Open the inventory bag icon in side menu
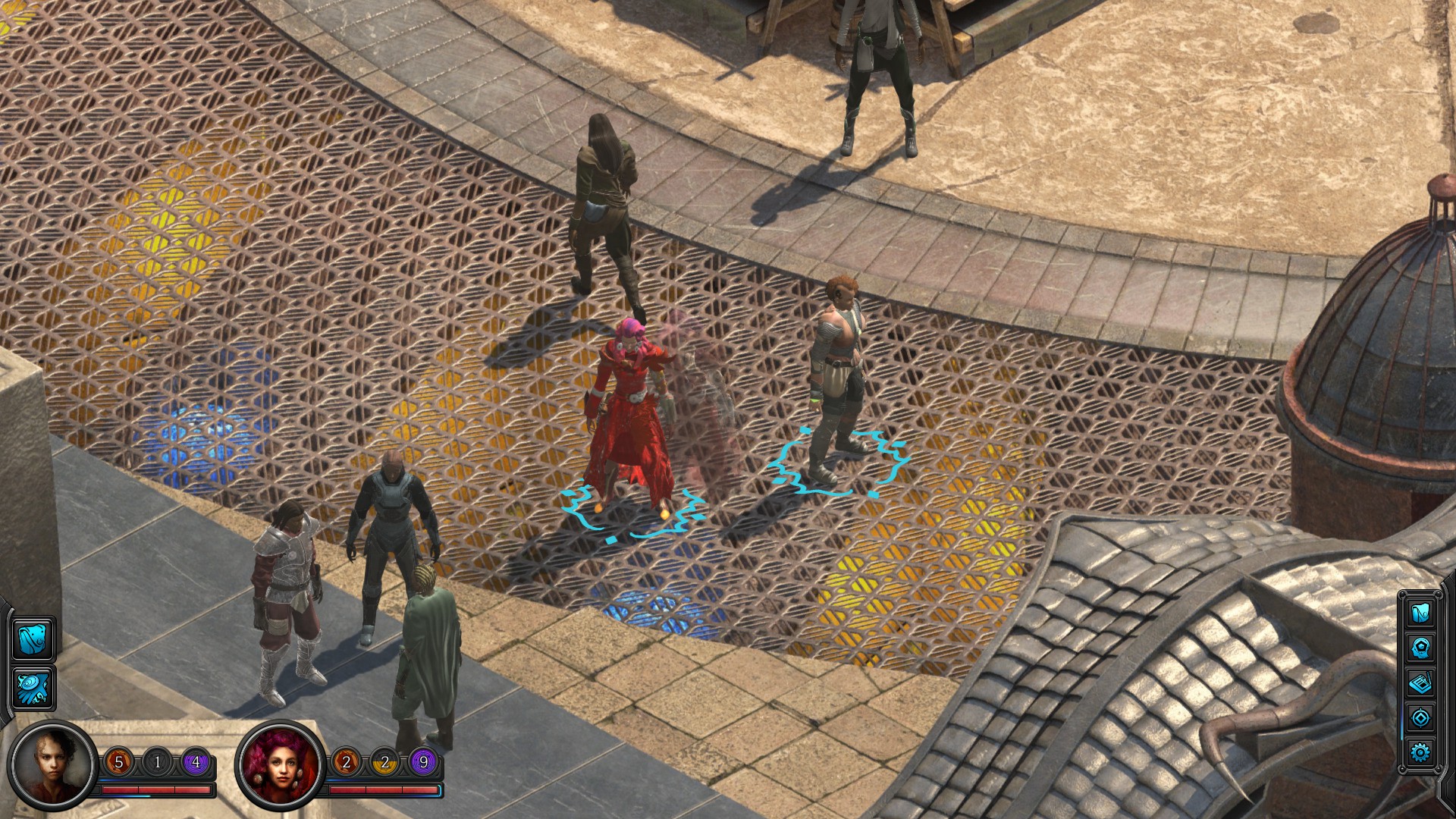The width and height of the screenshot is (1456, 819). 1420,613
